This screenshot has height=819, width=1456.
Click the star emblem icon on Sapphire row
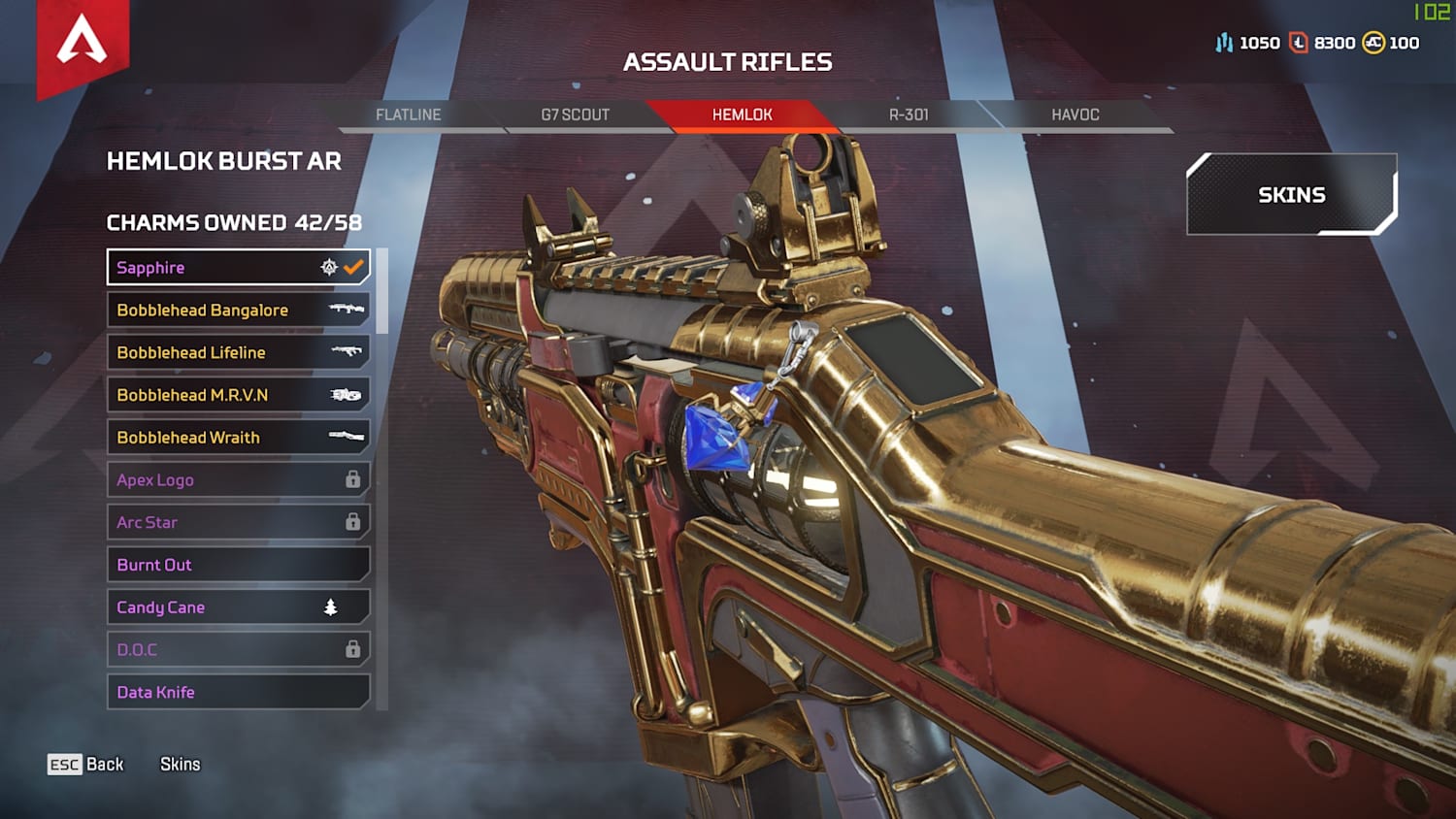pyautogui.click(x=330, y=267)
